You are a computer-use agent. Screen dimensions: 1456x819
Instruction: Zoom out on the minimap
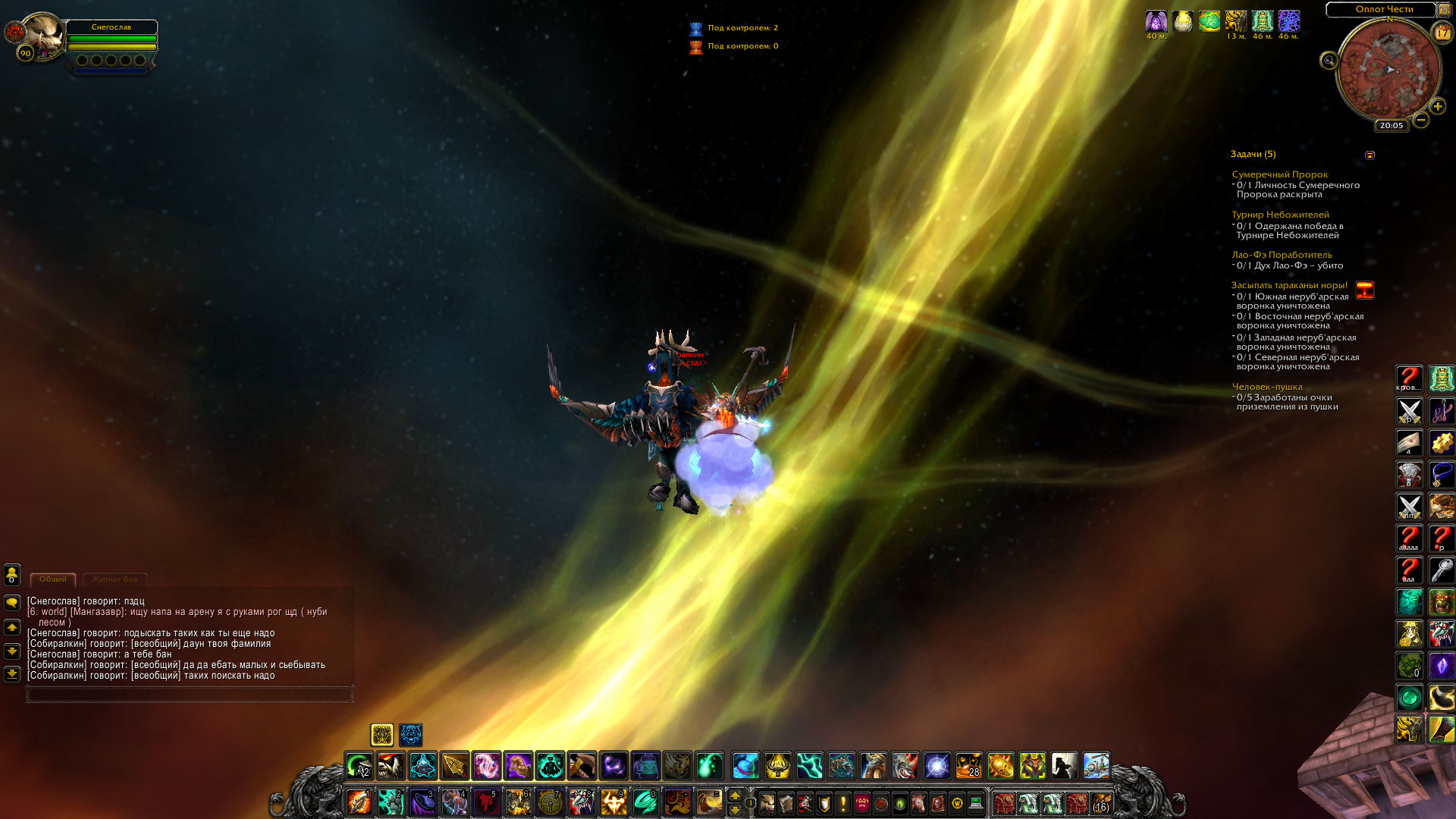[1420, 120]
